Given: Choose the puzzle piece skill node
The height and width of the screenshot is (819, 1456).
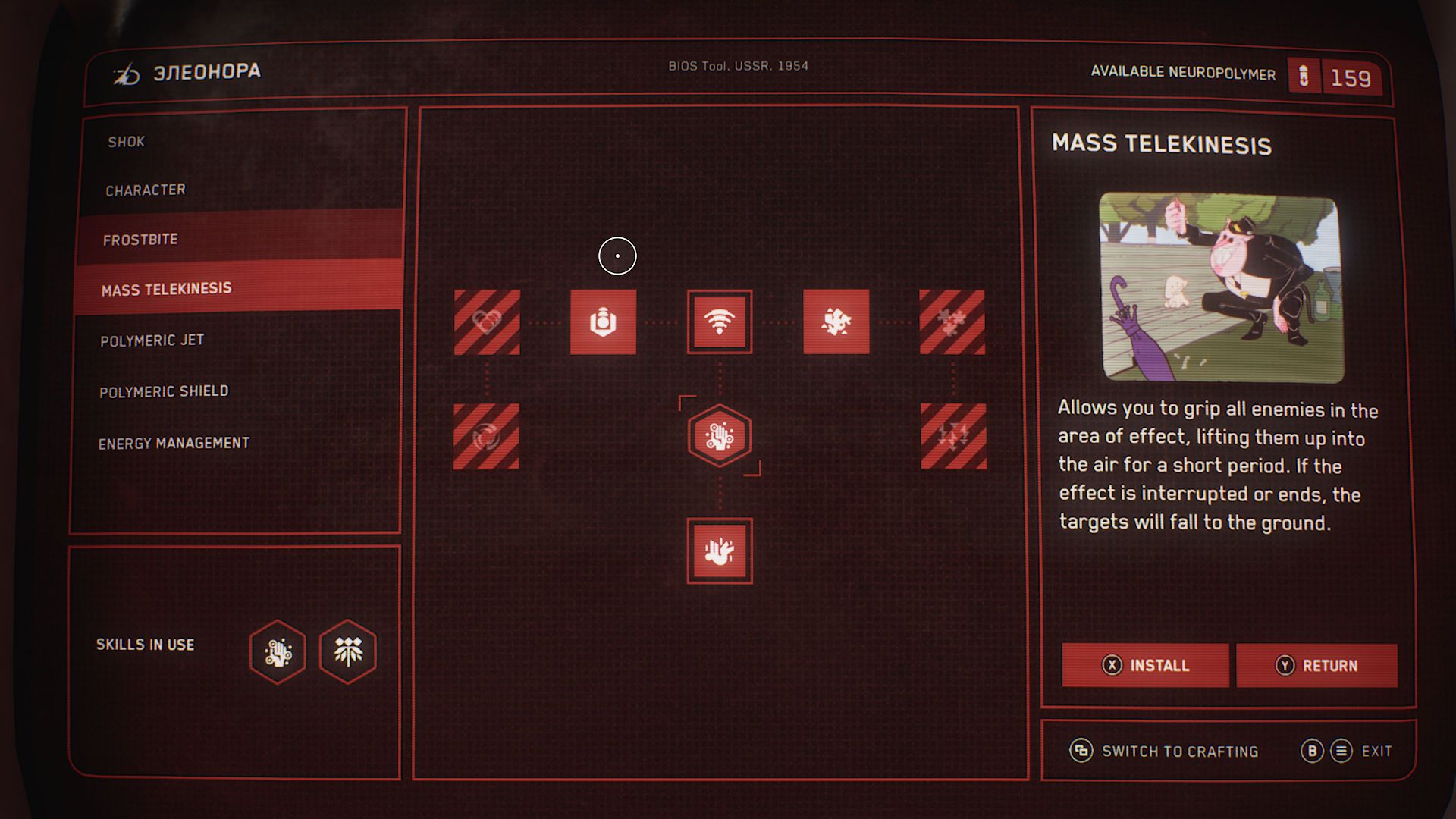Looking at the screenshot, I should click(836, 322).
